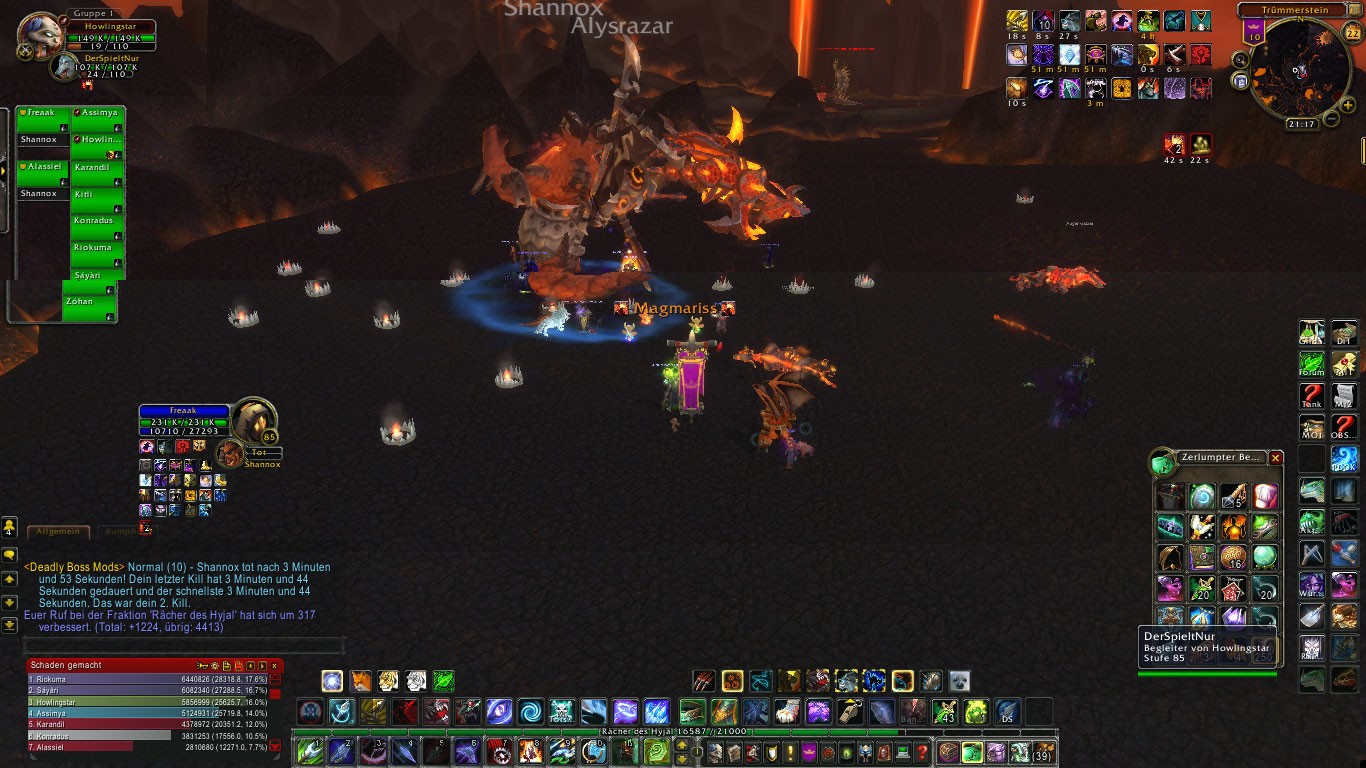Select Riokuma's raid frame
Viewport: 1366px width, 768px height.
(97, 247)
